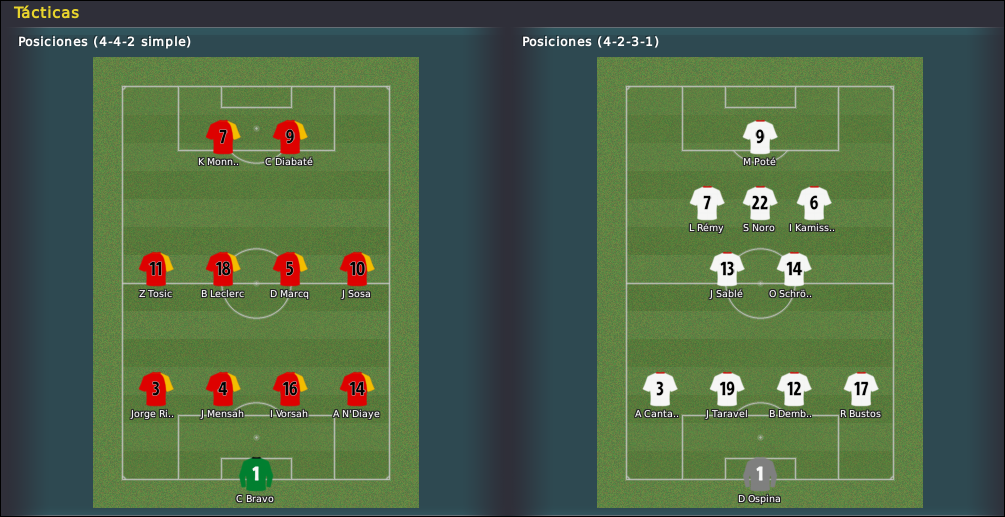Select M Poté number 9 white shirt
The height and width of the screenshot is (517, 1005).
760,137
